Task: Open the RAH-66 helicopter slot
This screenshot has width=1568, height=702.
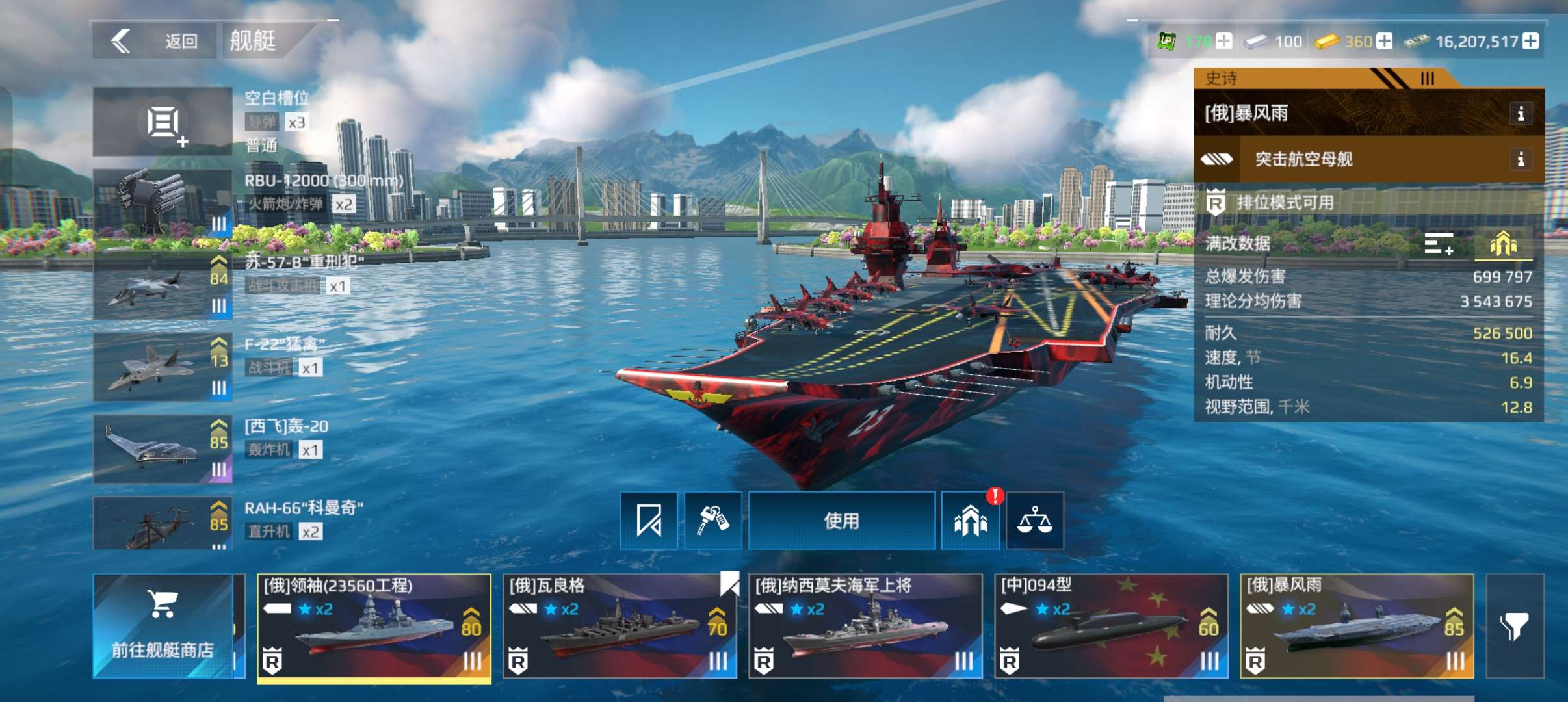Action: coord(163,524)
